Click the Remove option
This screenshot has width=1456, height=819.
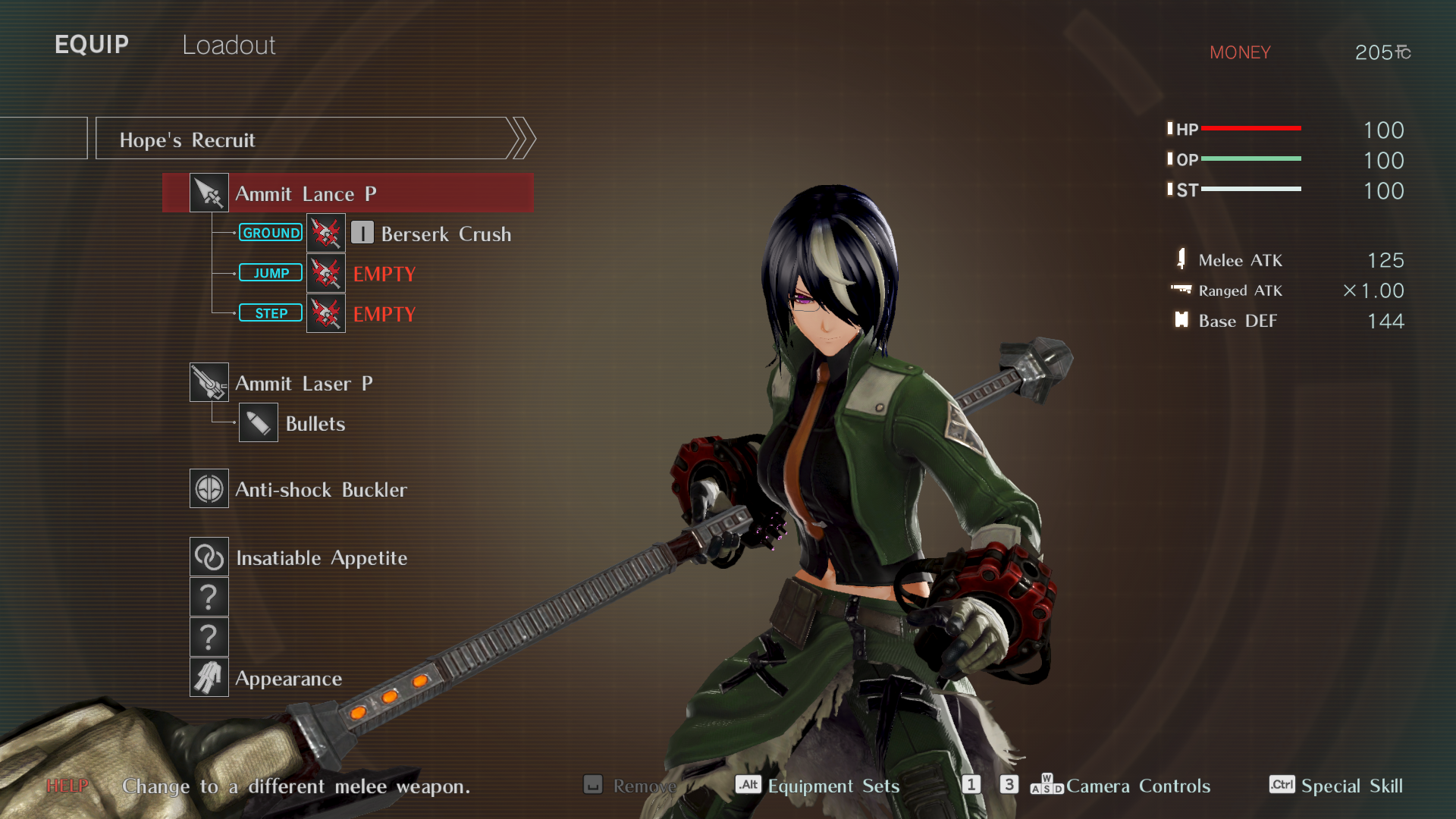tap(643, 786)
